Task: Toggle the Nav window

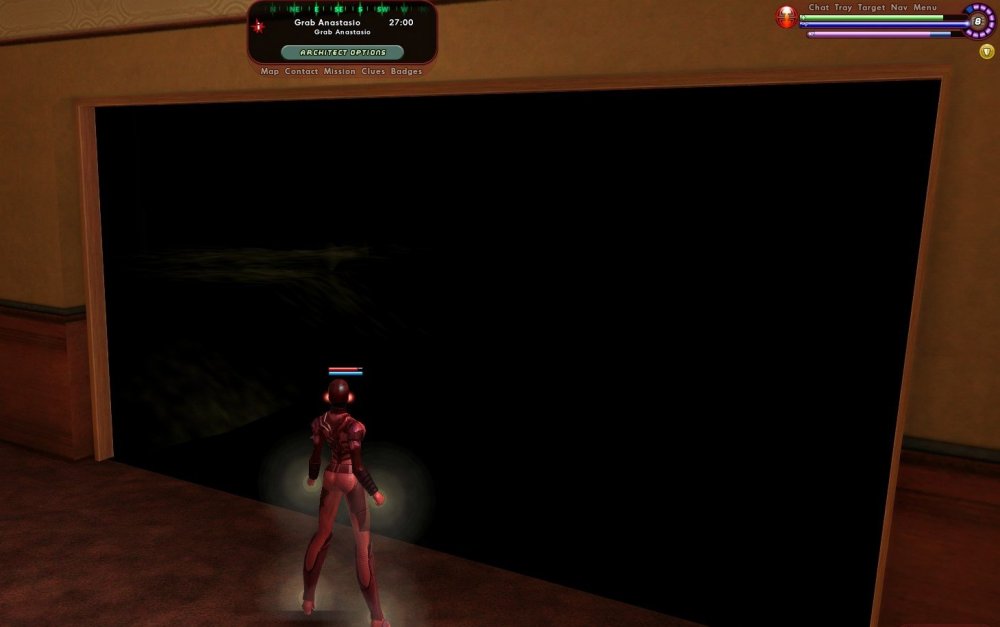Action: tap(899, 8)
